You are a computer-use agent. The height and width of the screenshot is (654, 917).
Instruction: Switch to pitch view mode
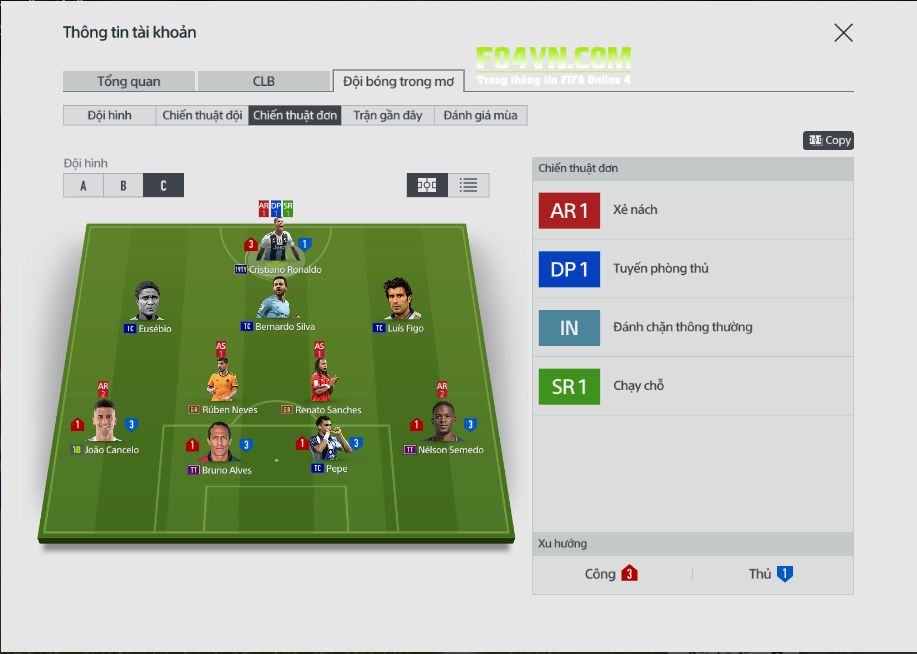(427, 185)
